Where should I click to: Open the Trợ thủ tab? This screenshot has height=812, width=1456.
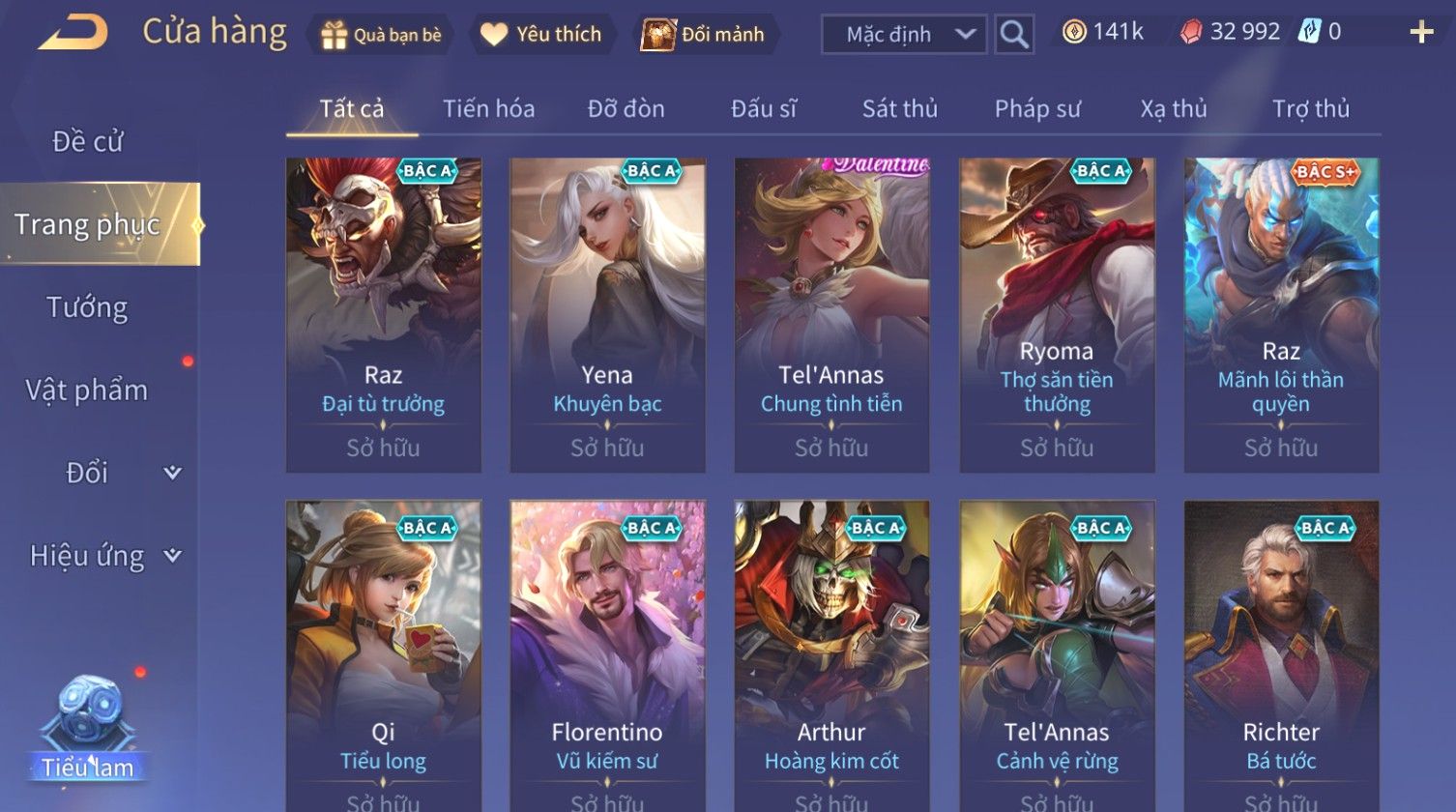tap(1310, 109)
